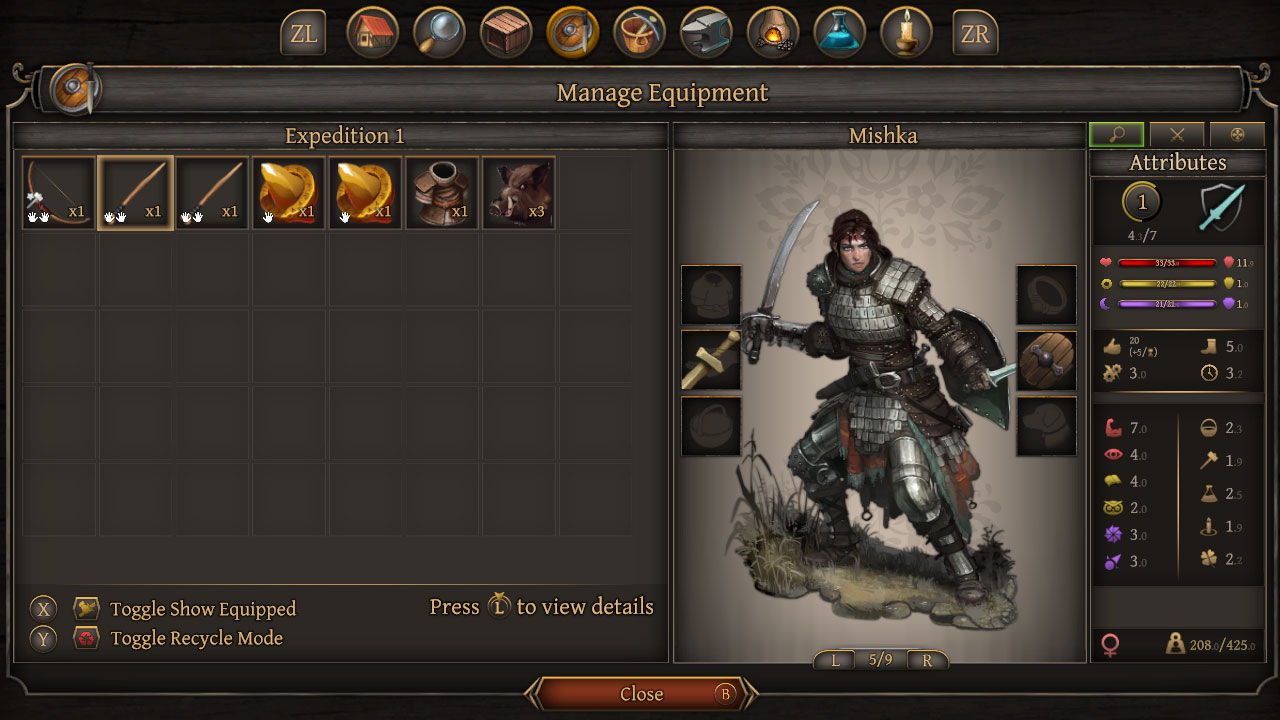Select the bucket and pickaxe gathering icon
1280x720 pixels.
point(639,32)
